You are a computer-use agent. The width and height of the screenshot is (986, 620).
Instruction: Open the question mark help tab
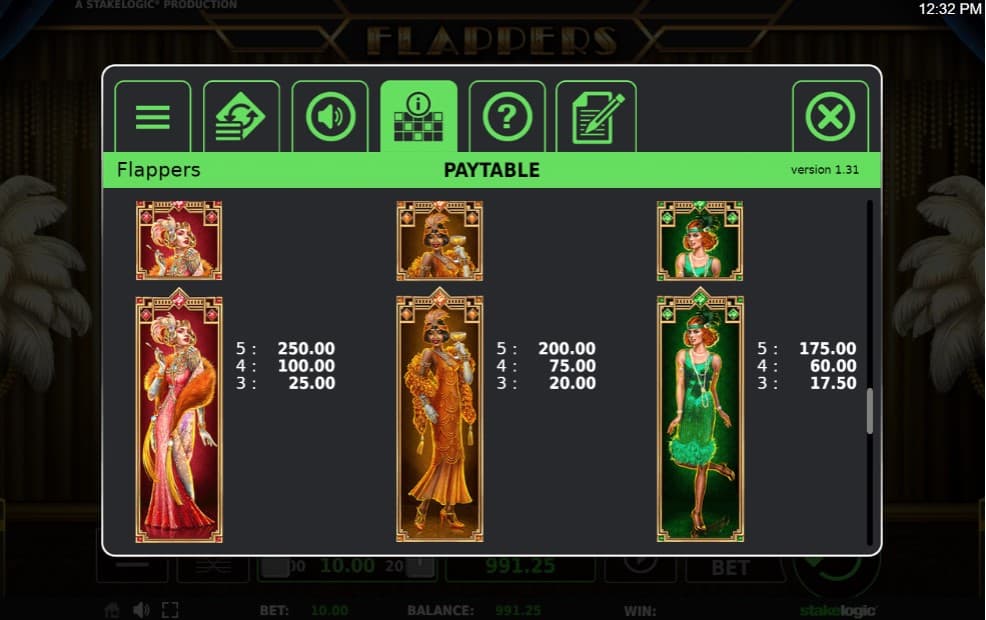coord(507,117)
